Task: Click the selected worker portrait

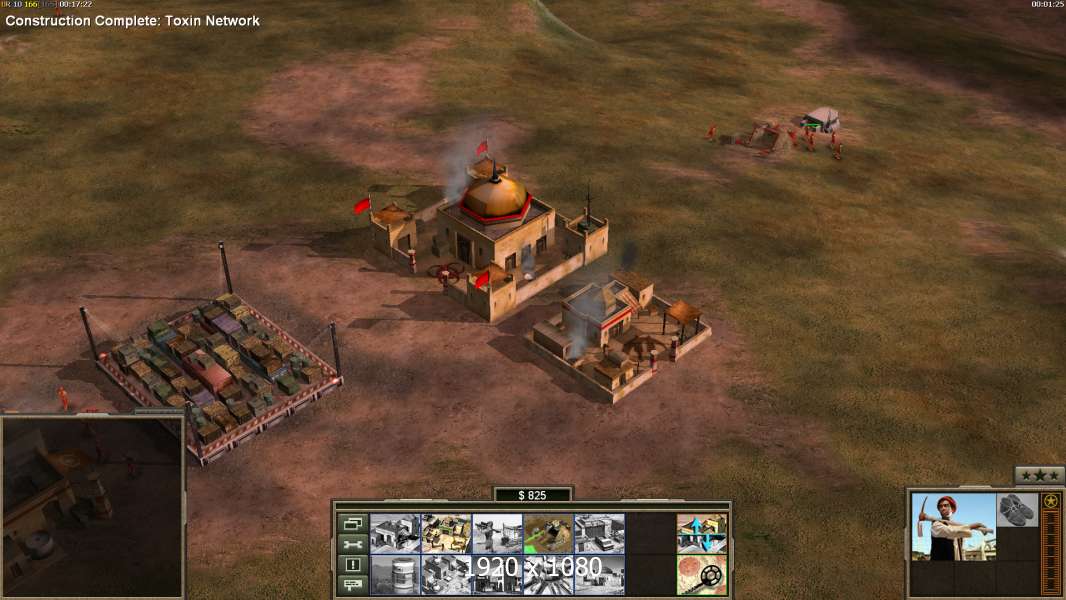Action: pos(954,526)
